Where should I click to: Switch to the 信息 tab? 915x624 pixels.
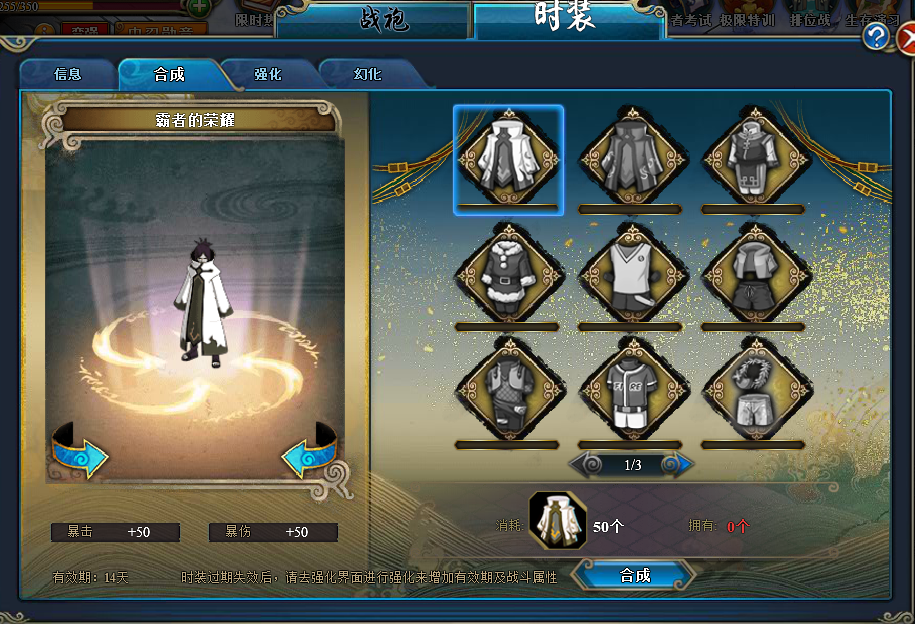pos(68,74)
